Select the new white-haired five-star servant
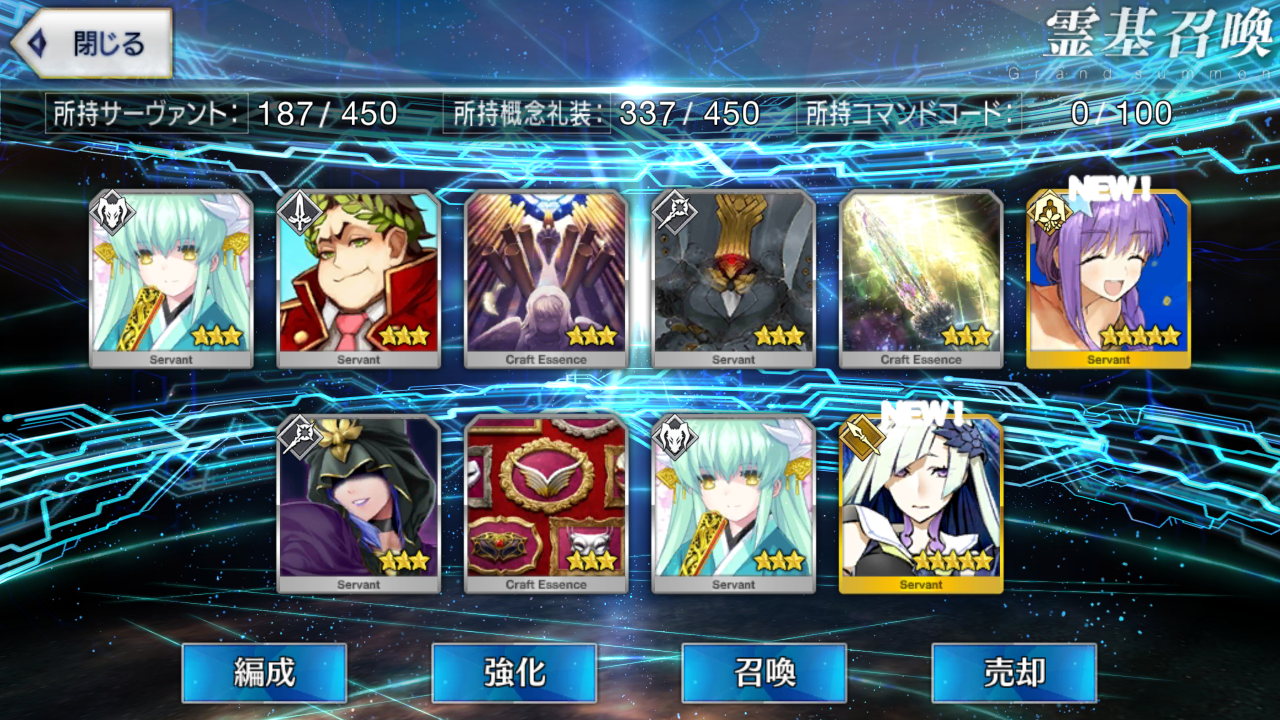 (x=921, y=503)
